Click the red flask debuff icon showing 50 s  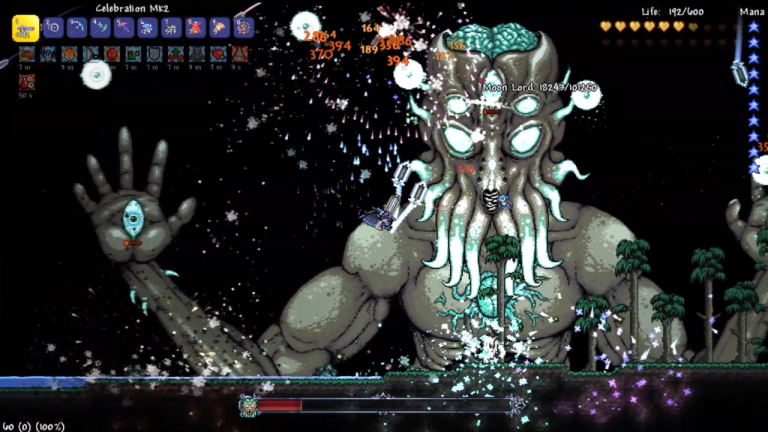26,81
